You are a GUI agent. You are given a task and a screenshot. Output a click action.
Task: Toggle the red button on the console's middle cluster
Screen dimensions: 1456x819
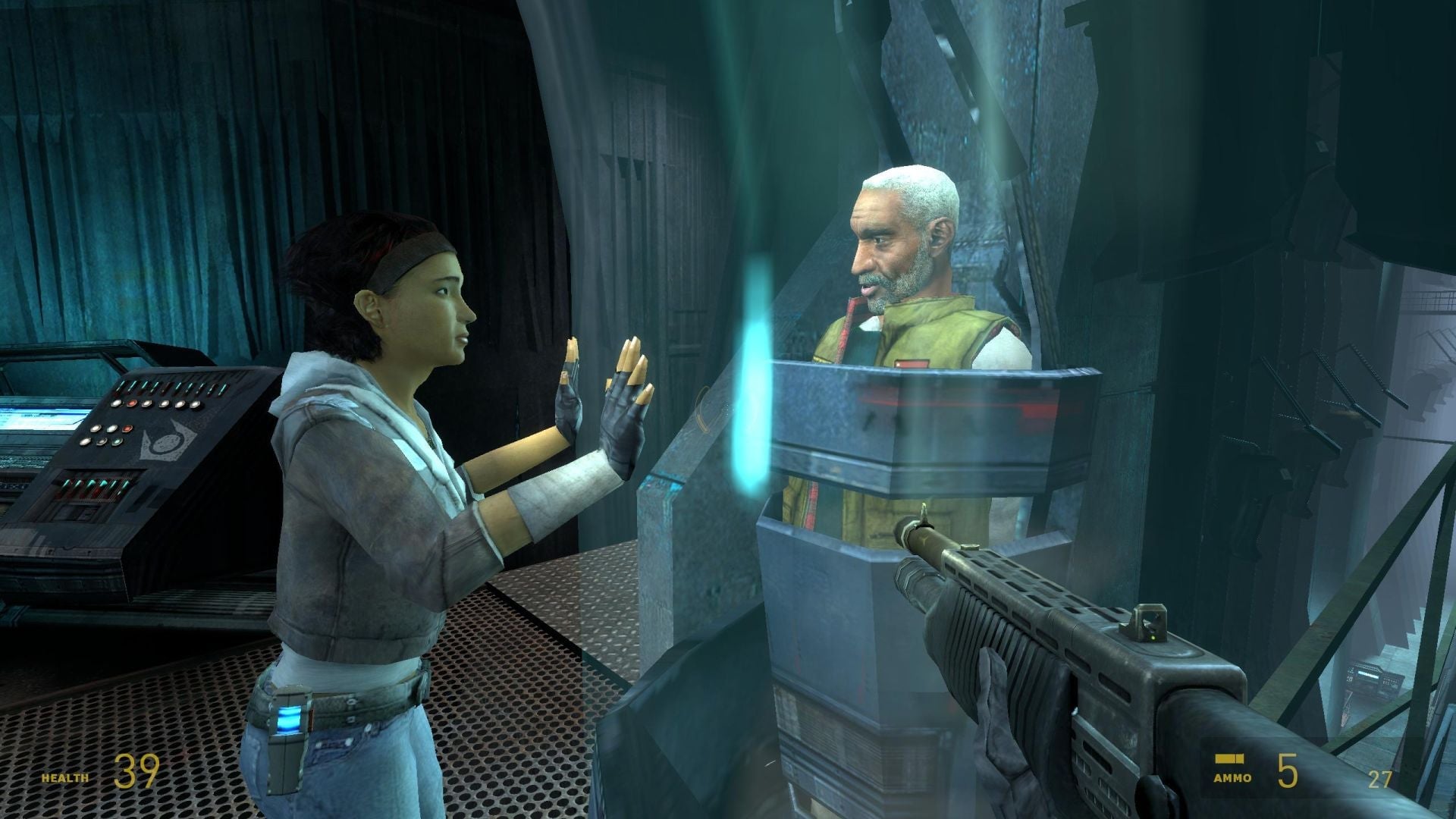point(127,429)
